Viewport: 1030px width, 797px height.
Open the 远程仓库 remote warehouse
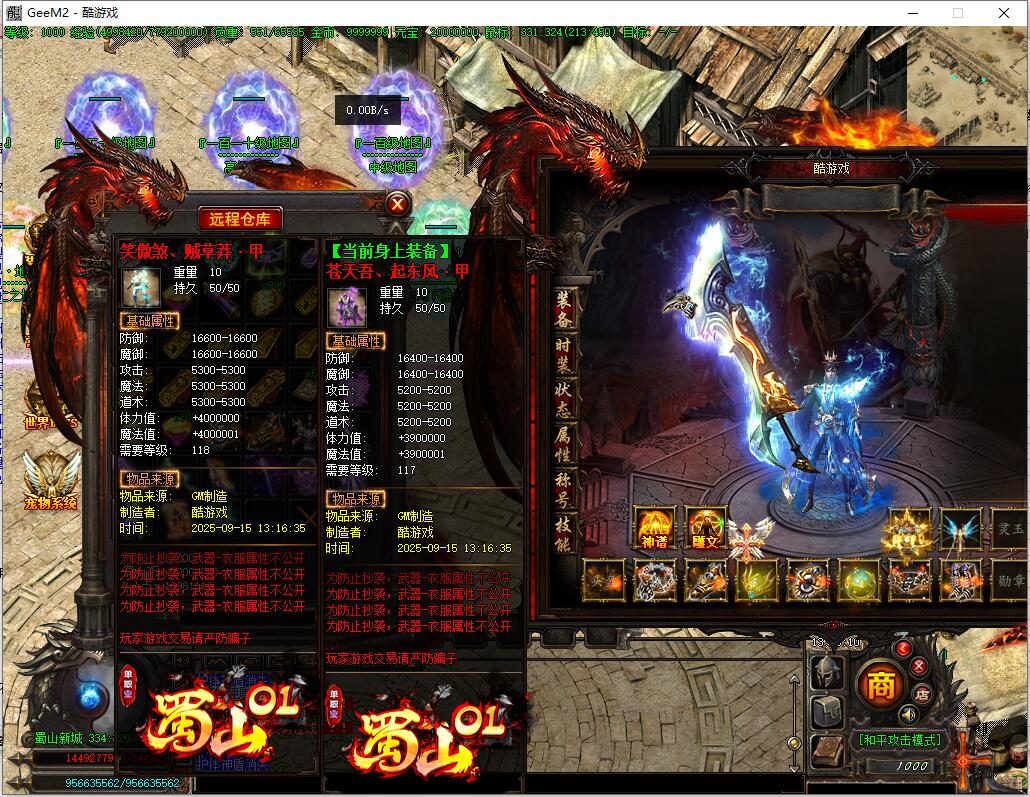240,218
